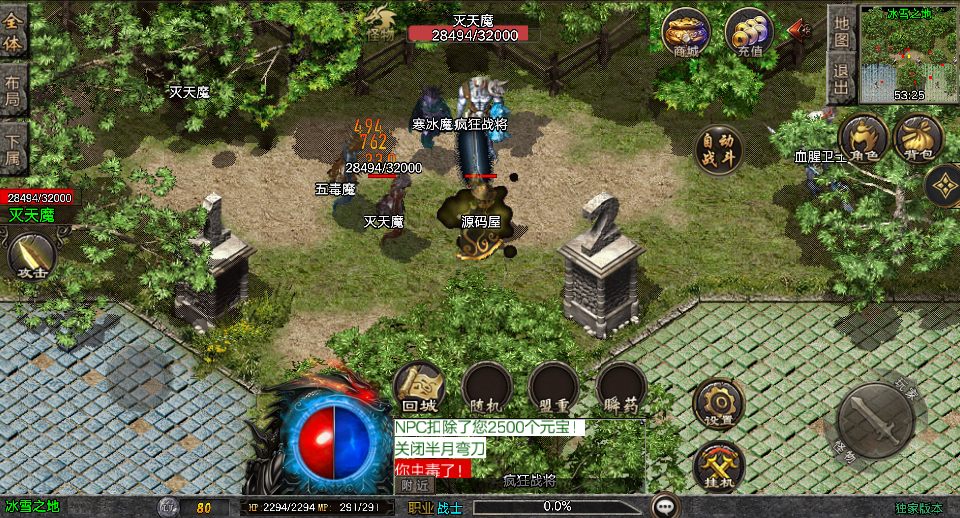Open the 充值 recharge screen
The width and height of the screenshot is (960, 518).
pyautogui.click(x=749, y=32)
